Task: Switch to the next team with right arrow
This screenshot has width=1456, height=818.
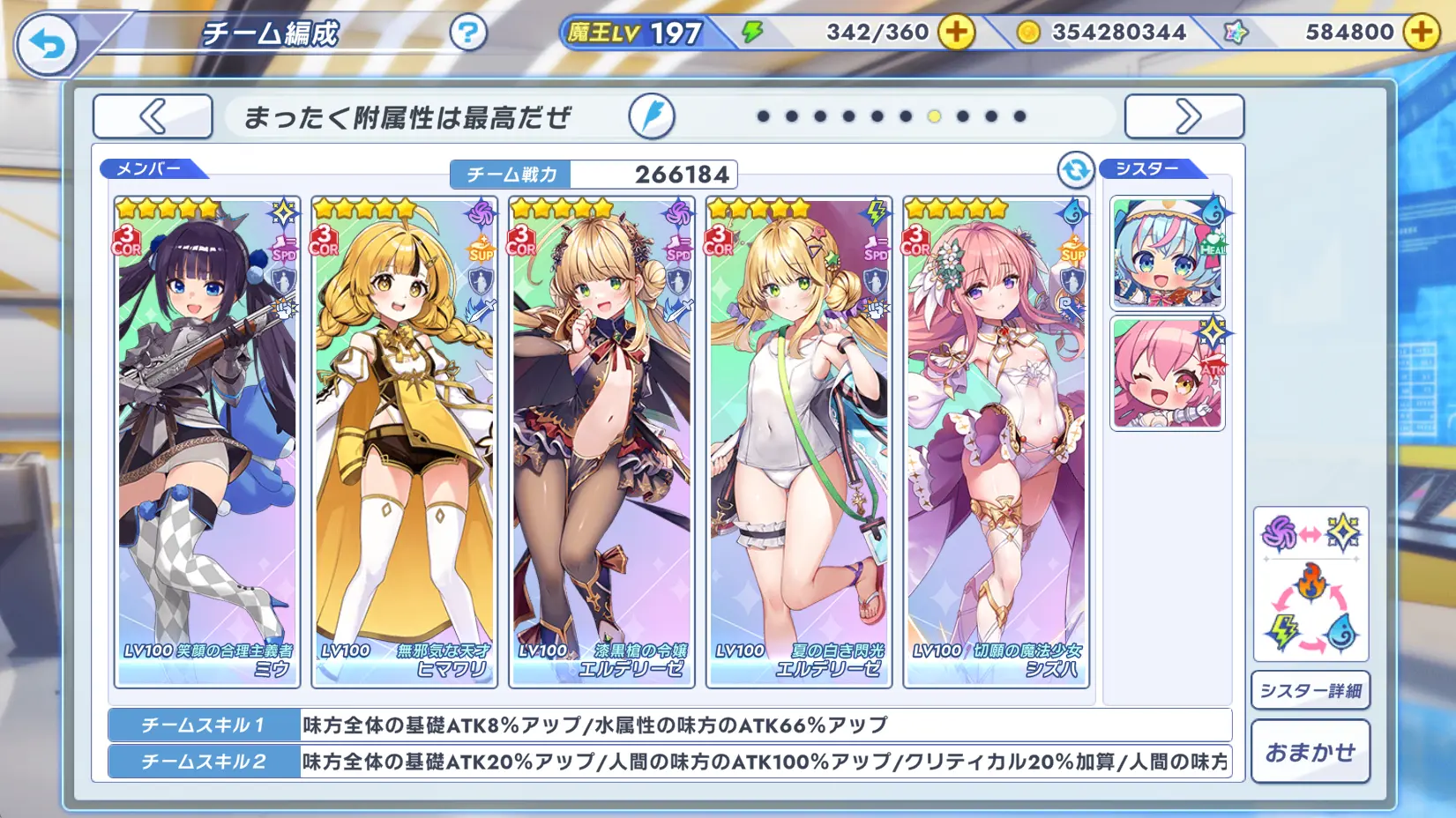Action: [1184, 116]
